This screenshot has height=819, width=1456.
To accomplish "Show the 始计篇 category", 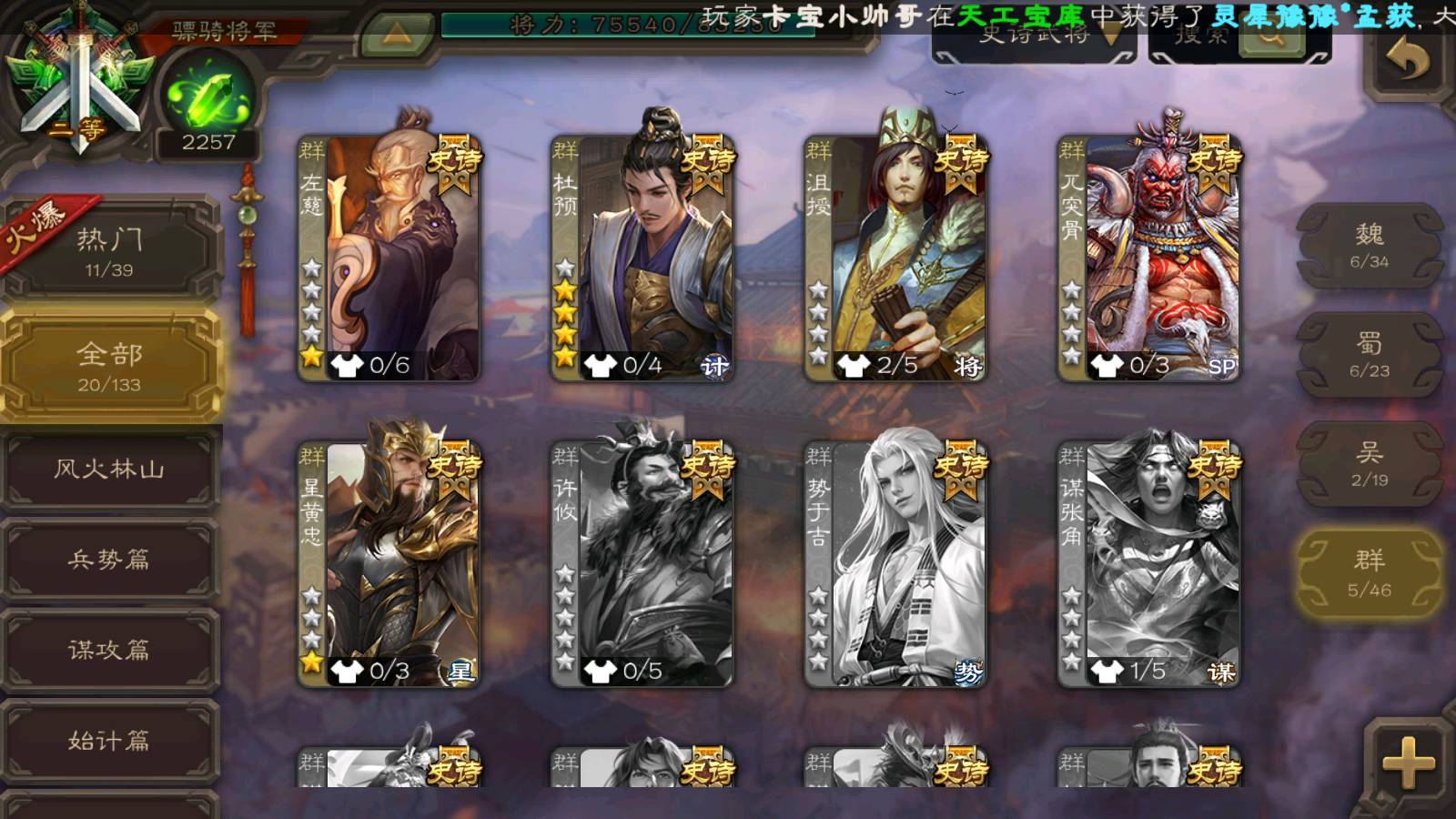I will tap(109, 740).
